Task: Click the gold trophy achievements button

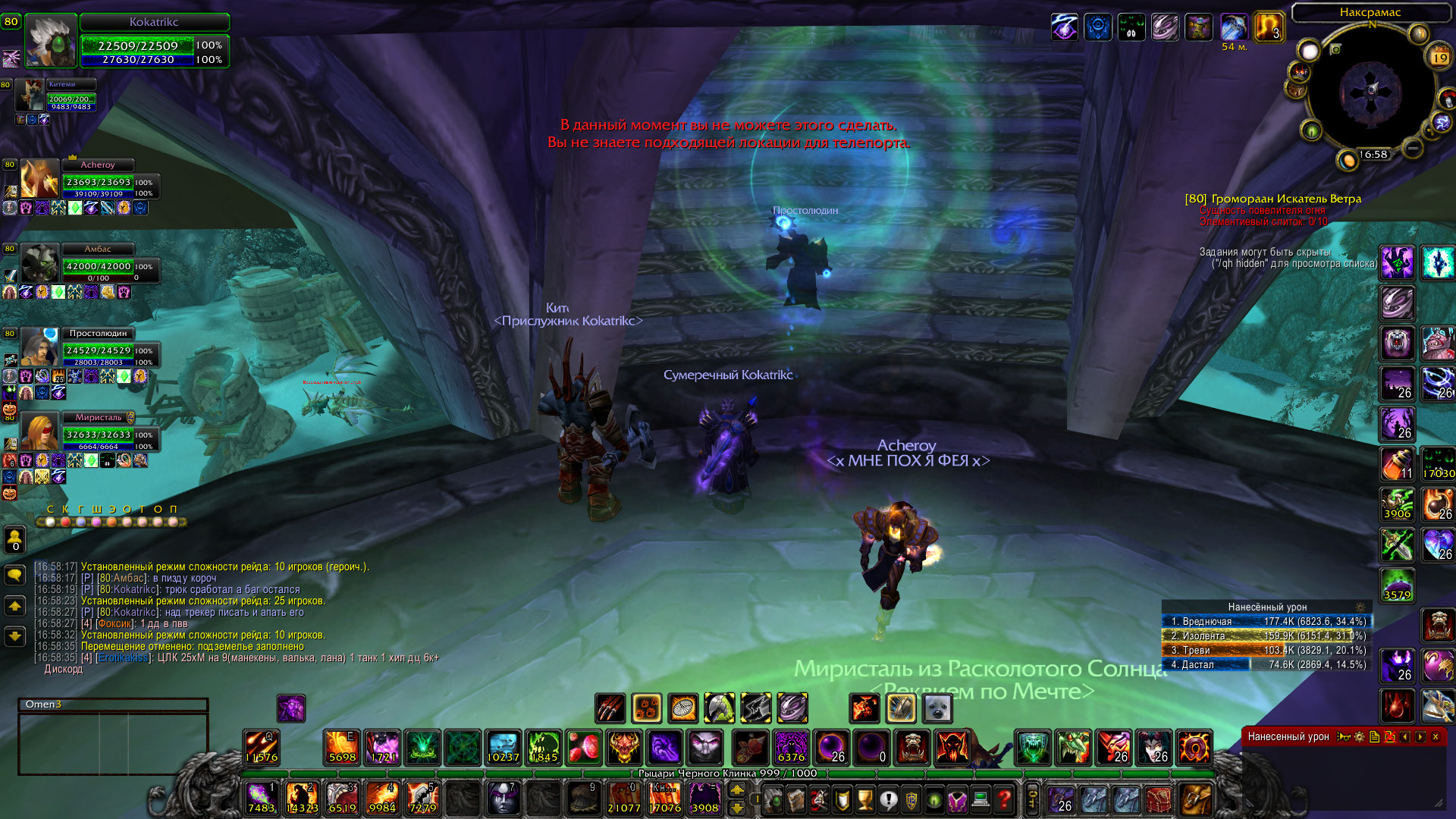Action: pyautogui.click(x=864, y=799)
